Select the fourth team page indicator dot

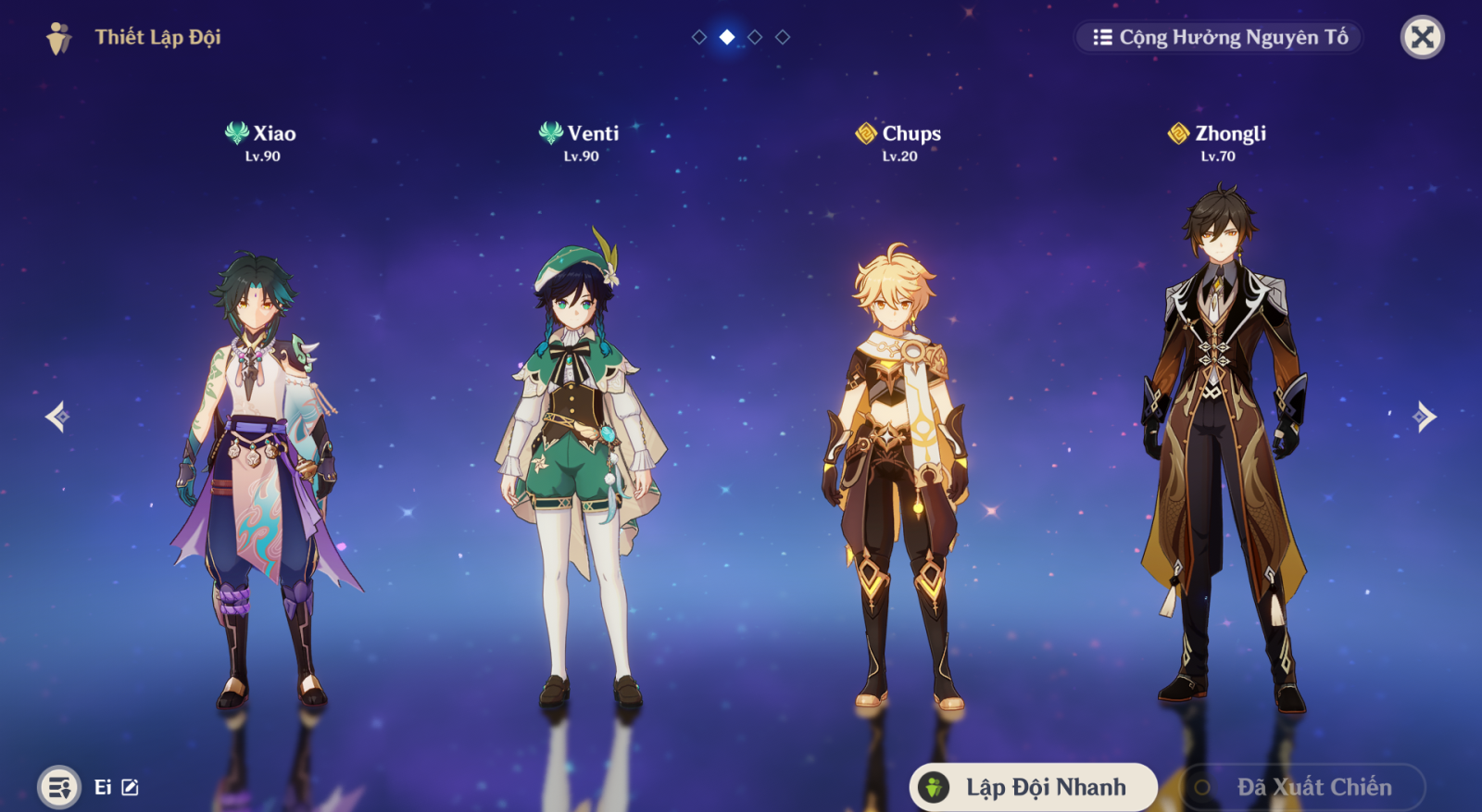(x=783, y=38)
